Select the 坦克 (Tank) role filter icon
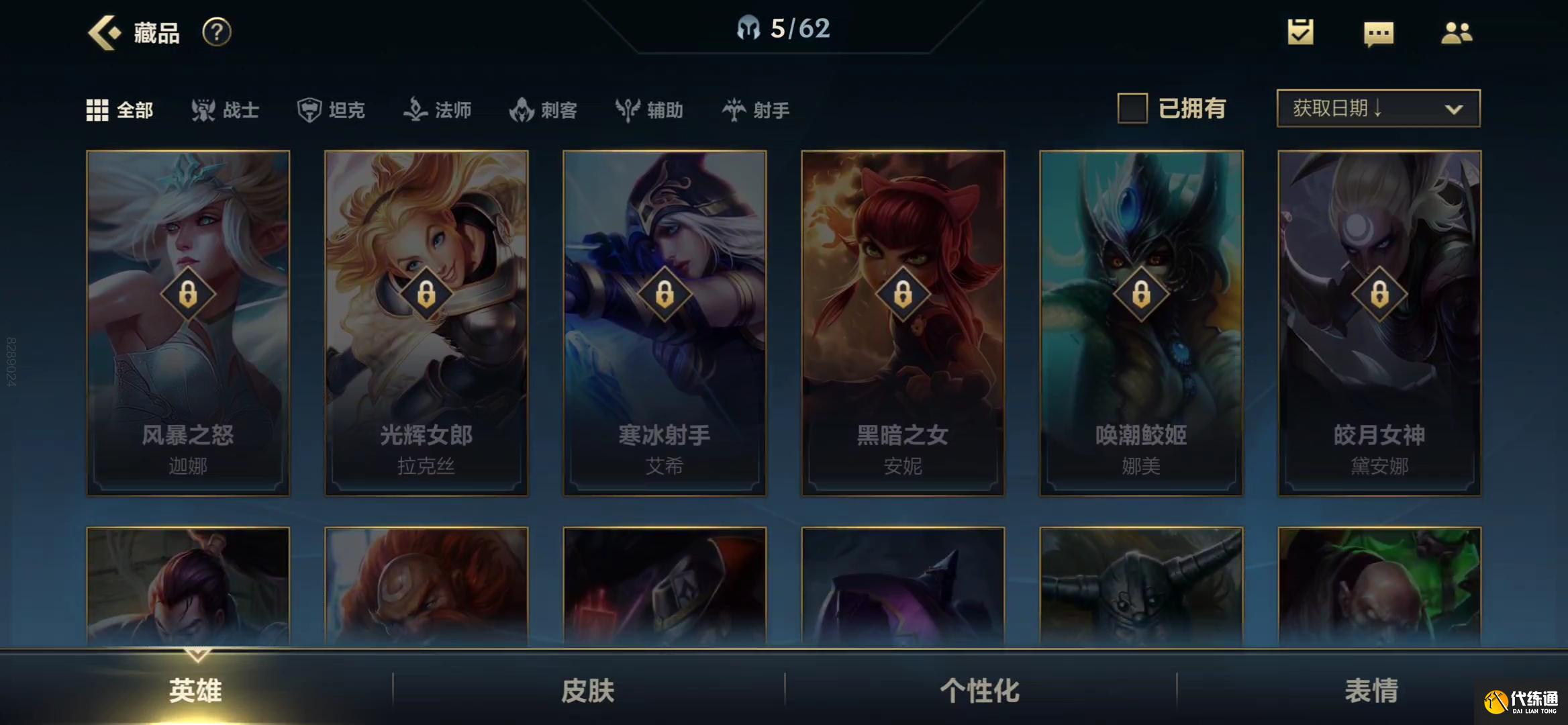Viewport: 1568px width, 725px height. coord(310,109)
